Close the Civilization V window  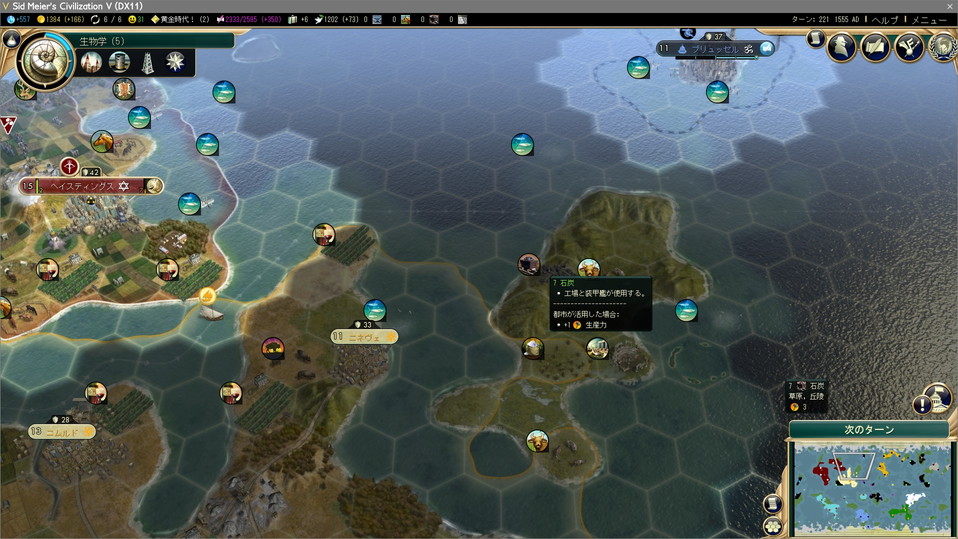(x=949, y=6)
